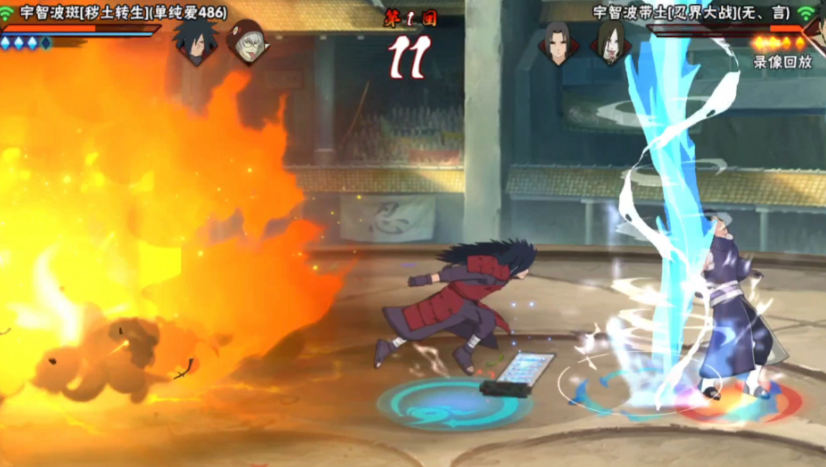
Task: Select the Orochimaru opponent team portrait
Action: pos(608,43)
